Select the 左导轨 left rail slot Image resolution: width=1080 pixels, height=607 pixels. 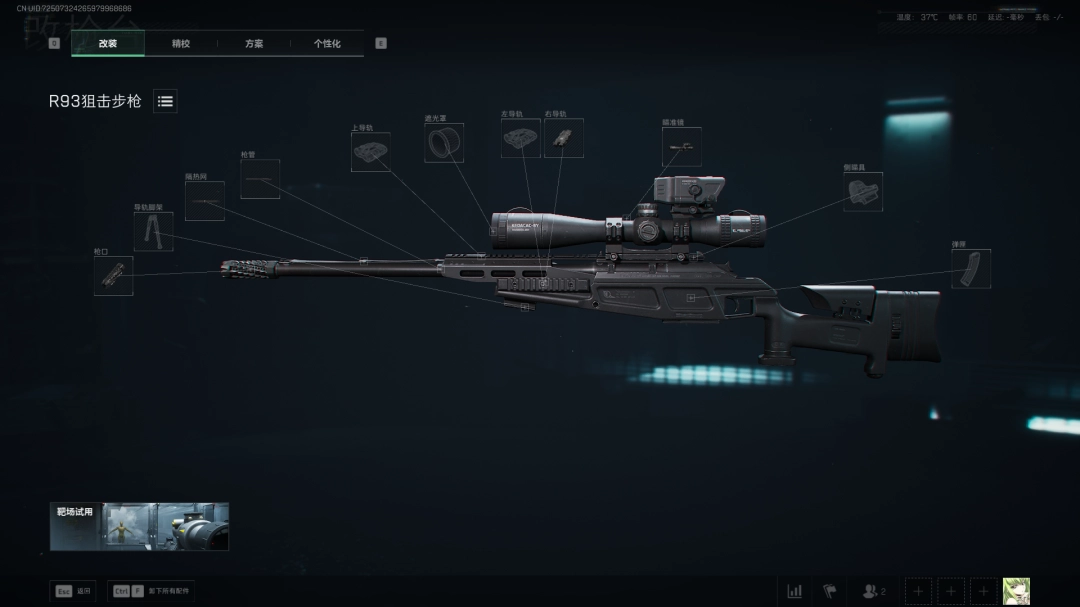[520, 138]
